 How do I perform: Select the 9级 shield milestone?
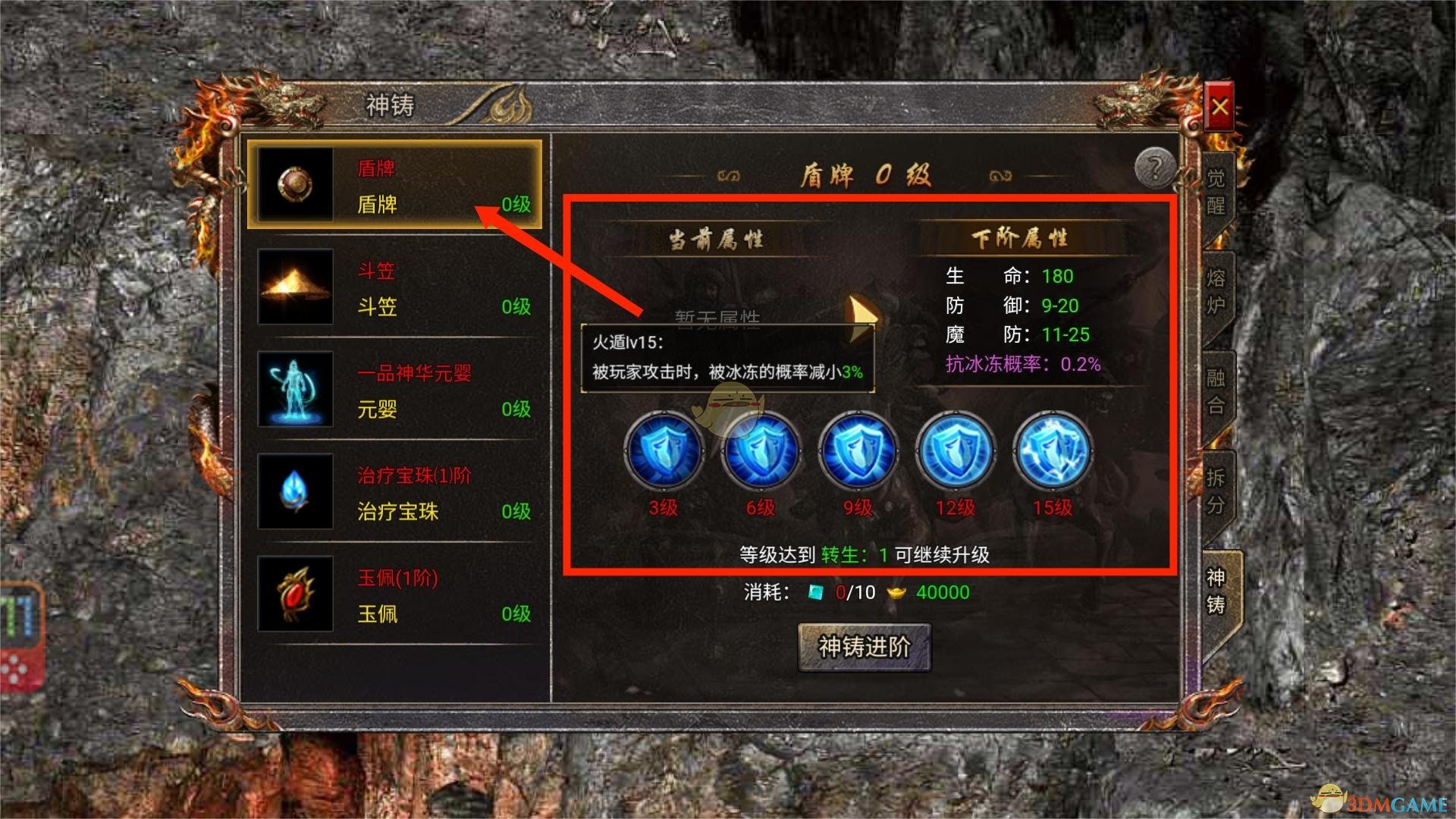858,450
